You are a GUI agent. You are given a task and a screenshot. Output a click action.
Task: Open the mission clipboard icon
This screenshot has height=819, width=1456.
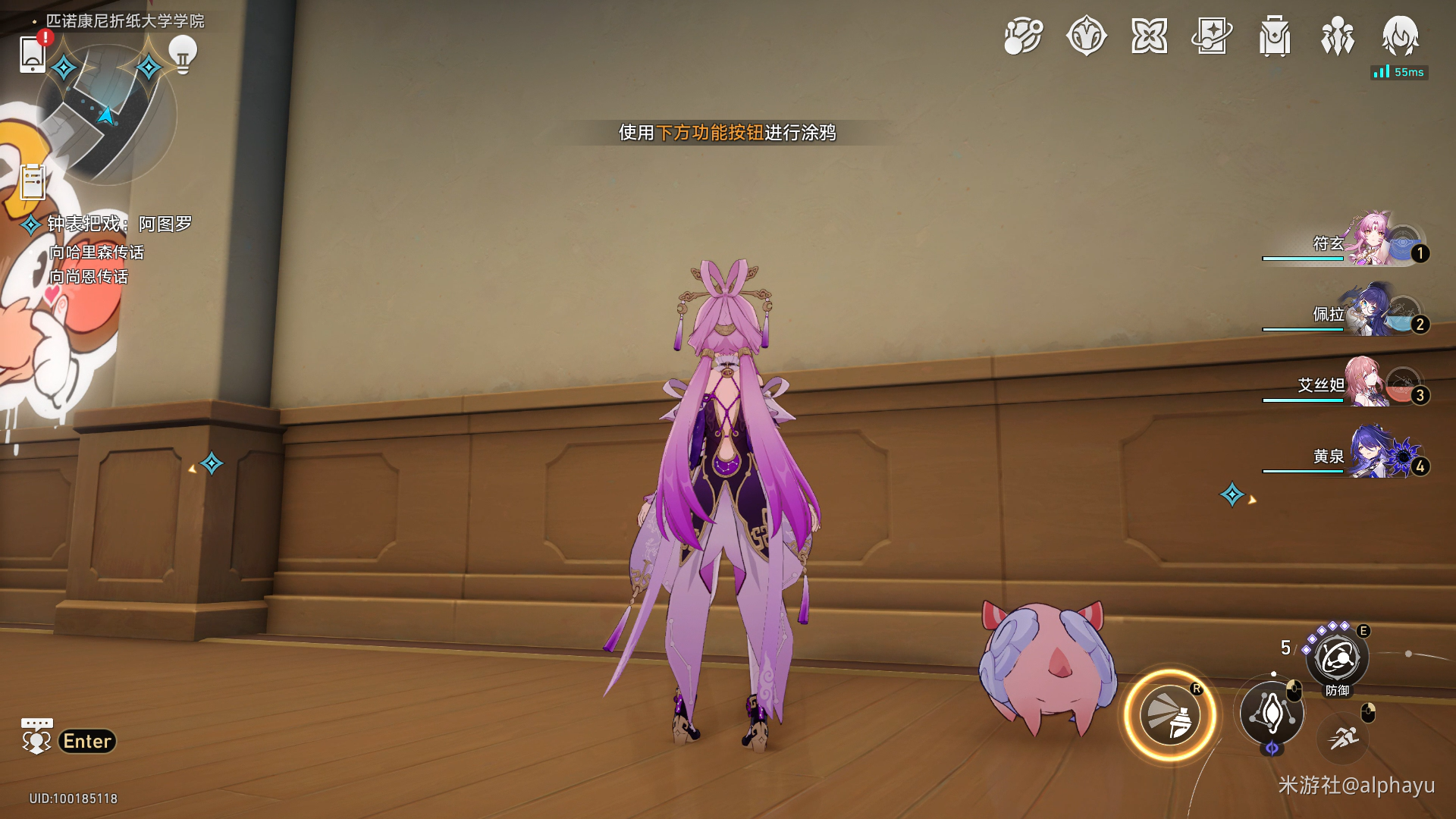[x=33, y=182]
